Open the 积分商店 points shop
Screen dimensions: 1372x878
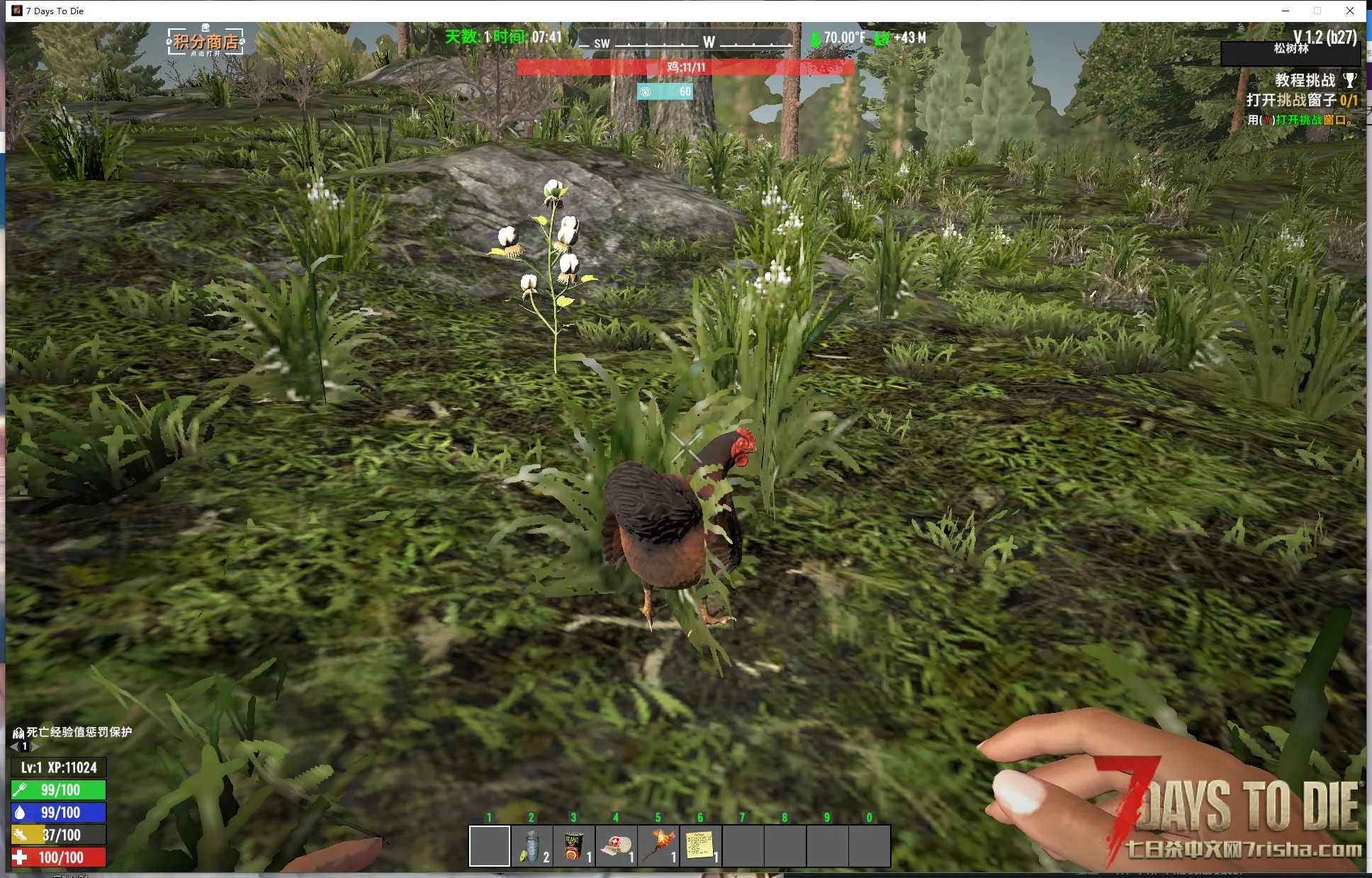click(206, 42)
